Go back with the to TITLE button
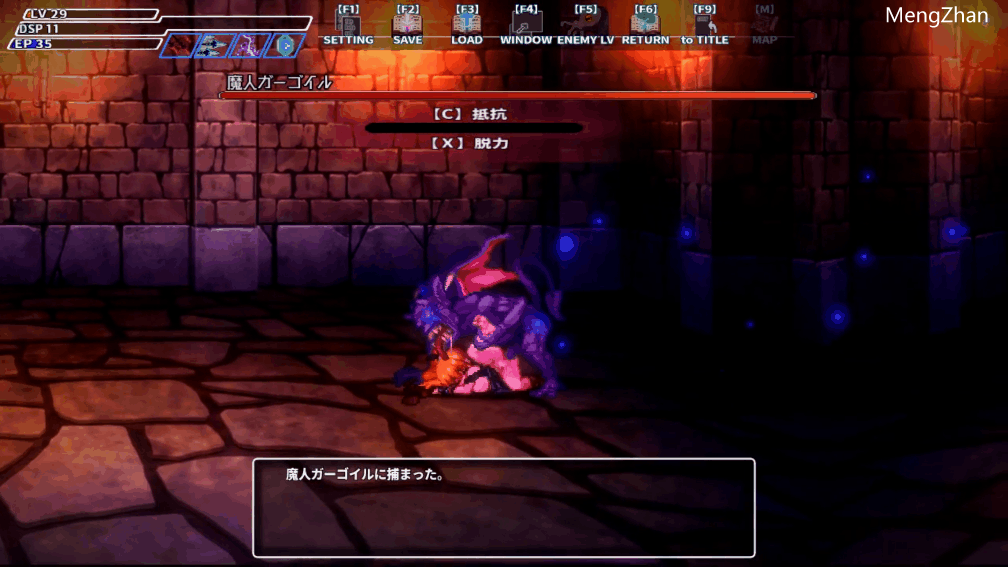Screen dimensions: 1008x567 705,25
